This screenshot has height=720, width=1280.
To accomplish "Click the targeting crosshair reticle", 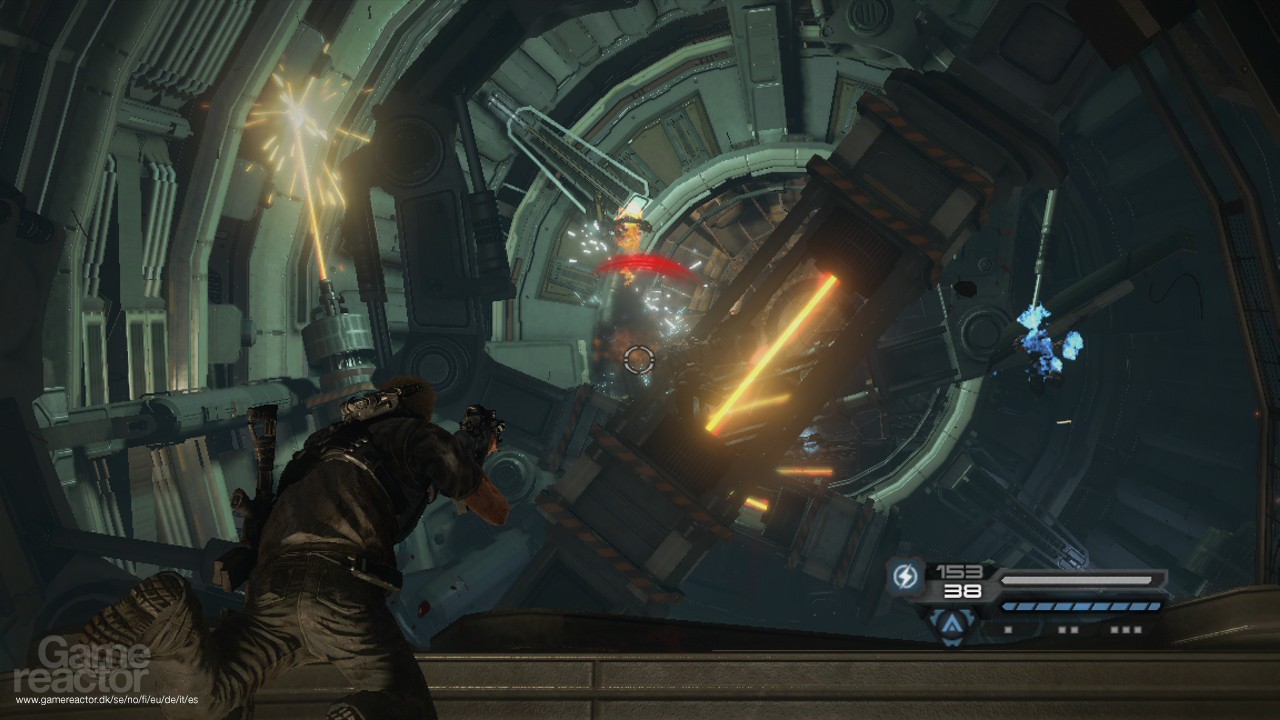I will 640,358.
